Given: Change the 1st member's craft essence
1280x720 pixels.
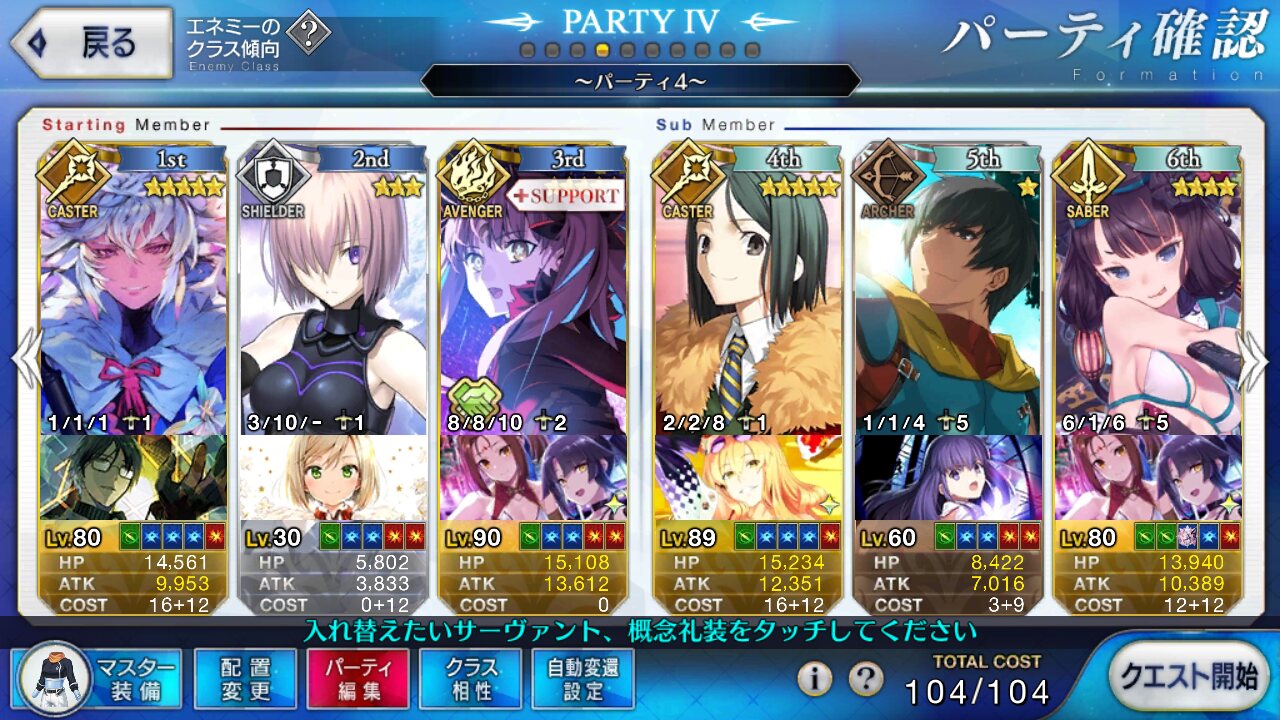Looking at the screenshot, I should (134, 478).
